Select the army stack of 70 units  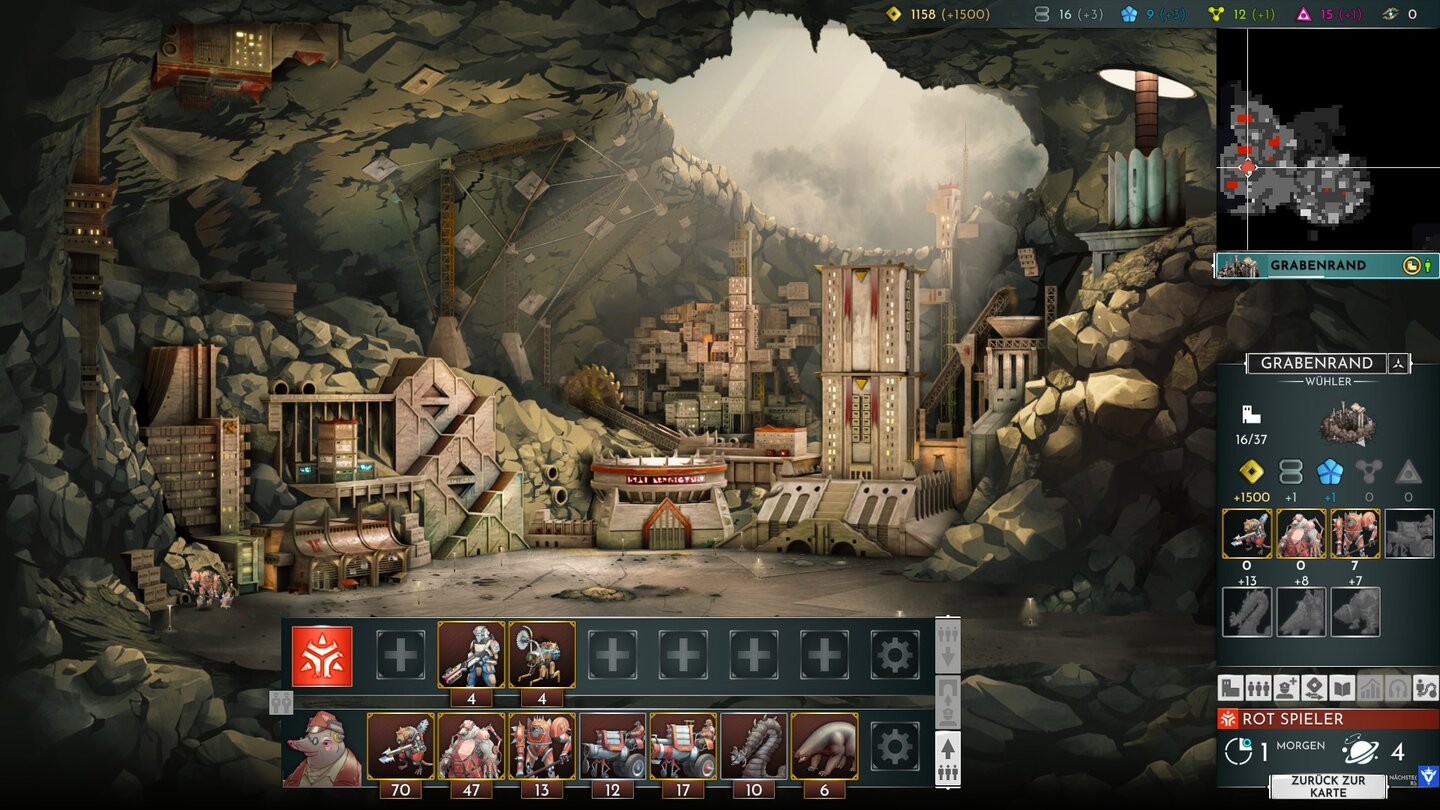click(401, 747)
